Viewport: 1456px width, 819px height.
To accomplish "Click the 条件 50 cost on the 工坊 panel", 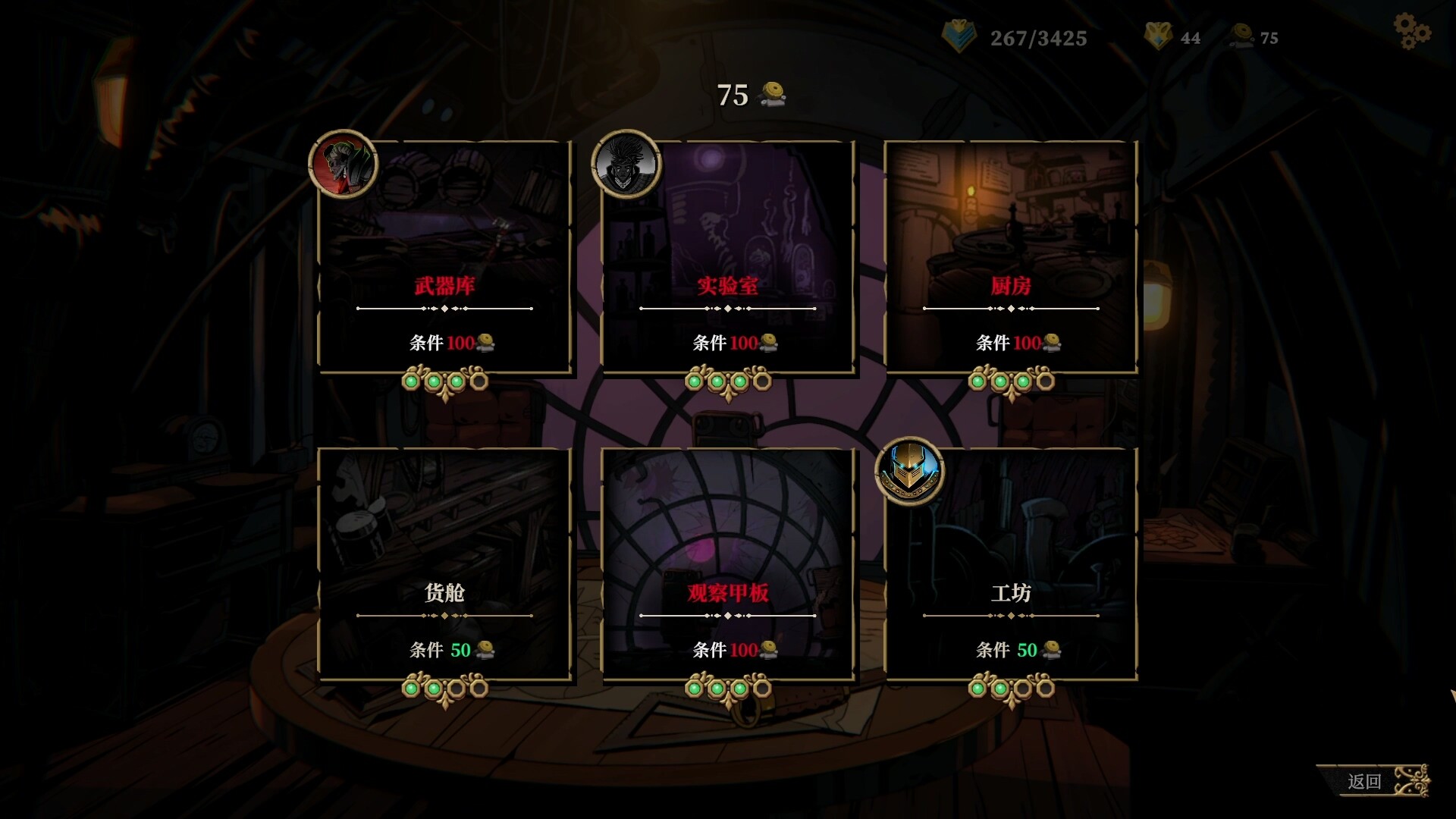I will click(1009, 650).
